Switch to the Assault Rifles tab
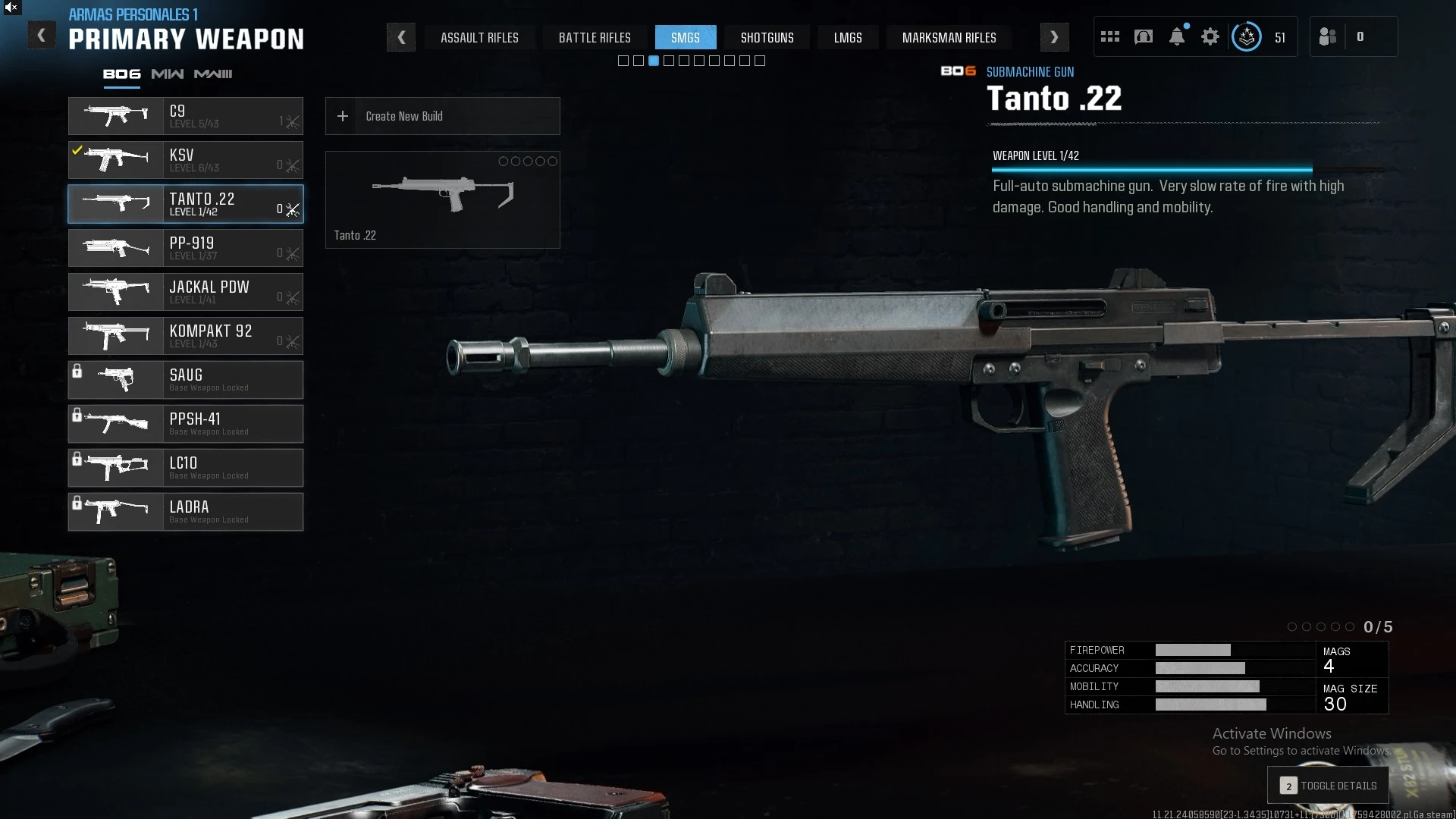This screenshot has width=1456, height=819. tap(479, 37)
